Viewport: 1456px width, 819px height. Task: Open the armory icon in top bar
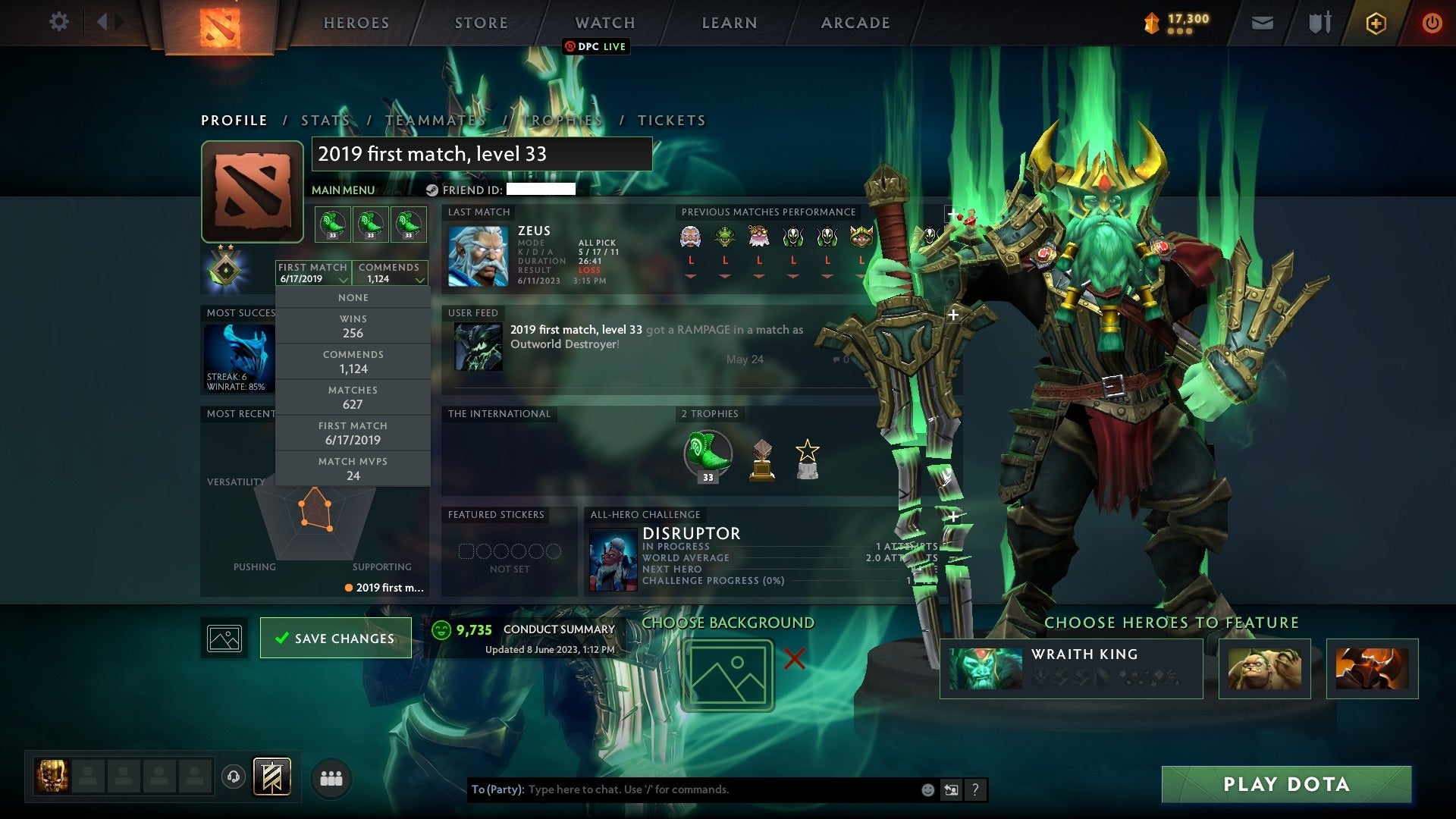pos(1319,22)
